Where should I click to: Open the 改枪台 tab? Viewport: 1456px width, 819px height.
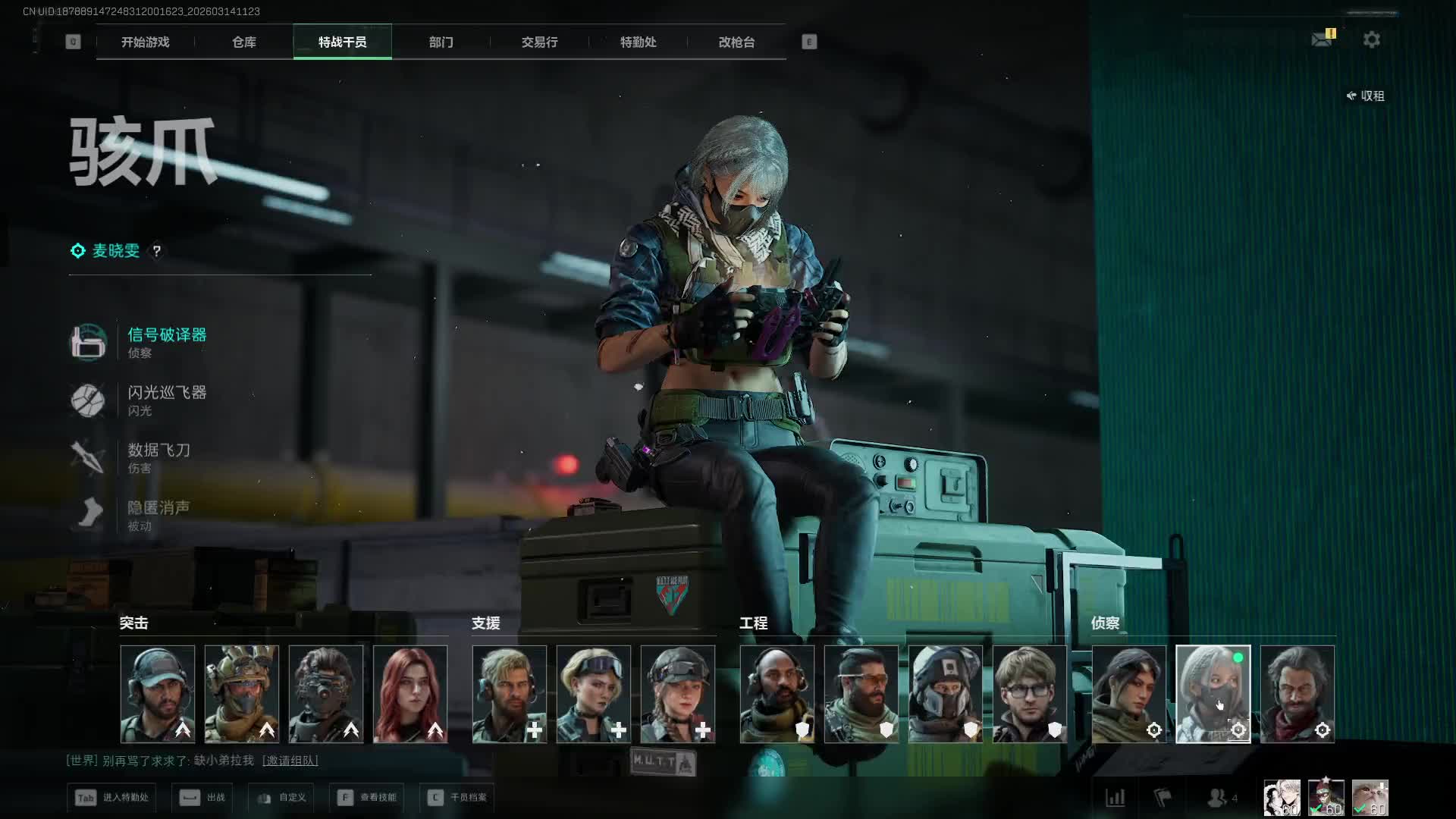(736, 42)
